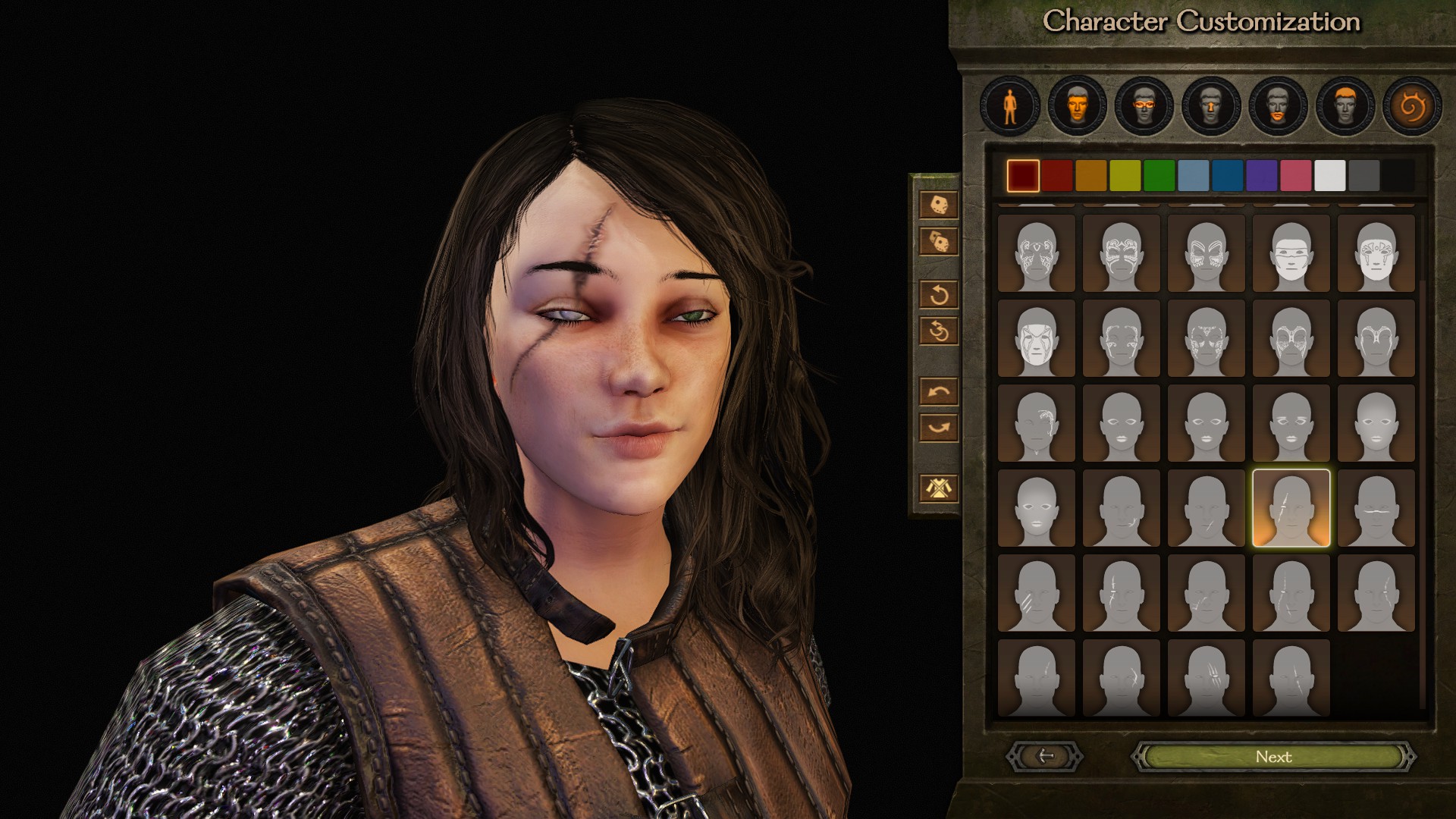The width and height of the screenshot is (1456, 819).
Task: Open the eyes customization tab
Action: tap(1144, 106)
